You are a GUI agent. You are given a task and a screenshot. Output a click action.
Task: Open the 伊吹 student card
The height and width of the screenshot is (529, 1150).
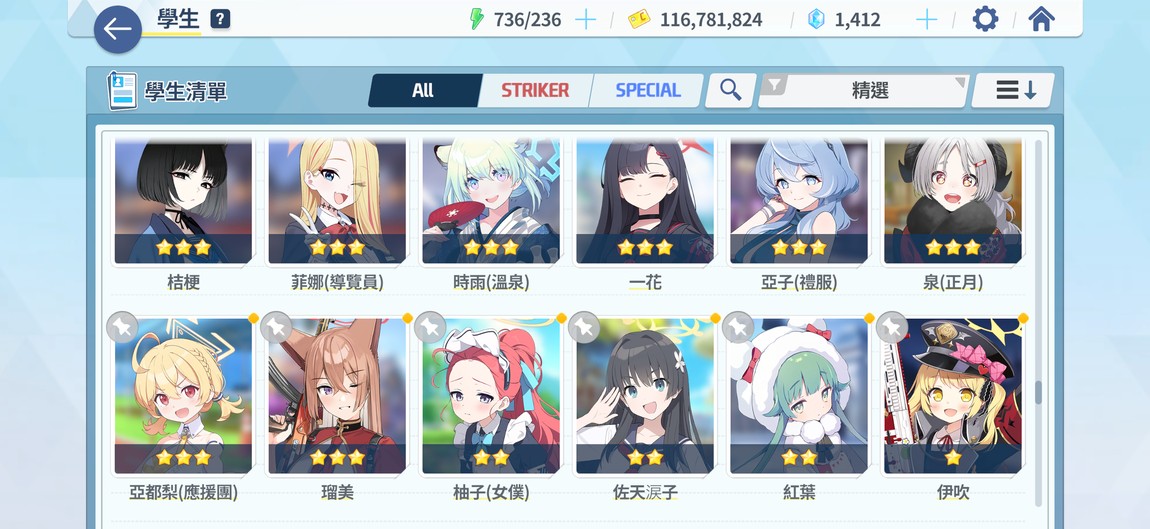point(953,396)
